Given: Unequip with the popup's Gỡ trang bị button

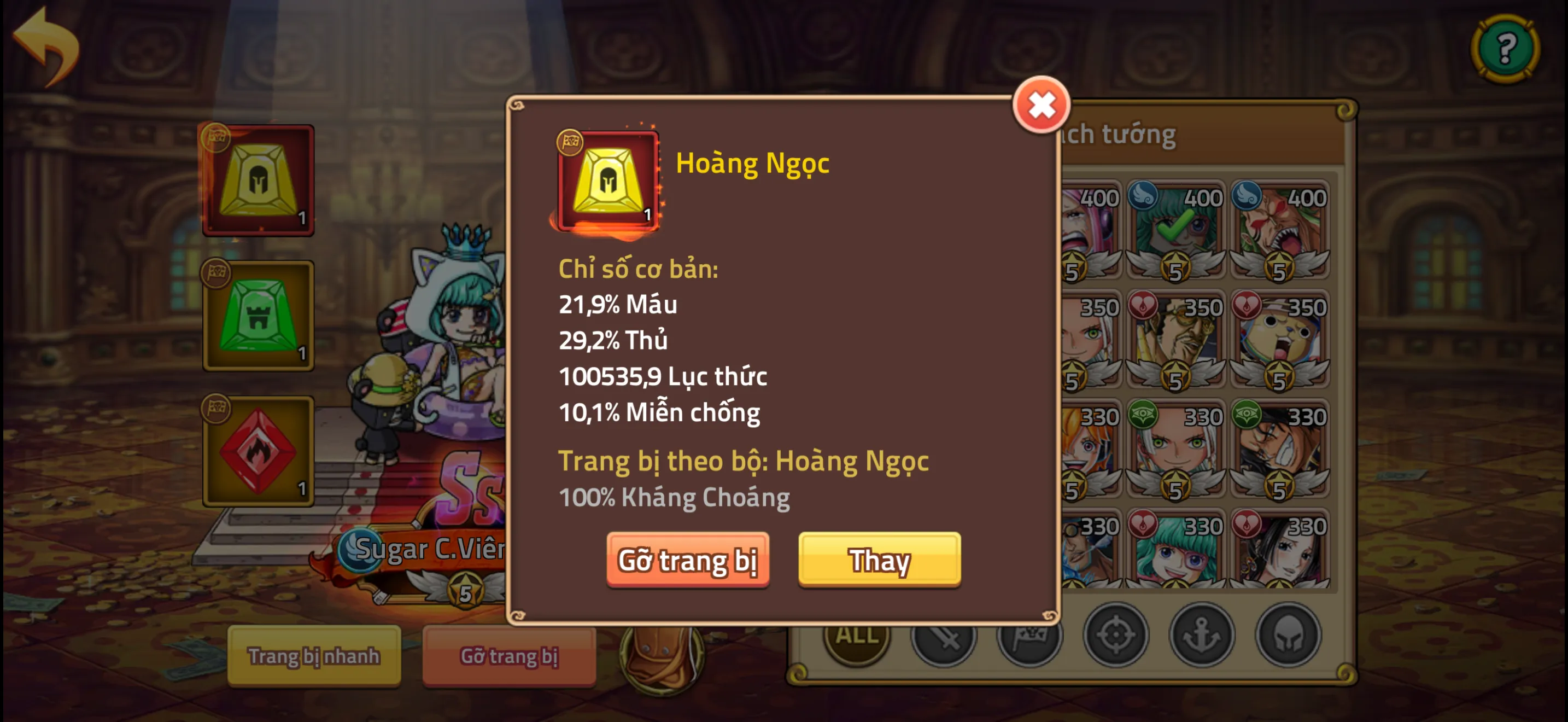Looking at the screenshot, I should 688,560.
